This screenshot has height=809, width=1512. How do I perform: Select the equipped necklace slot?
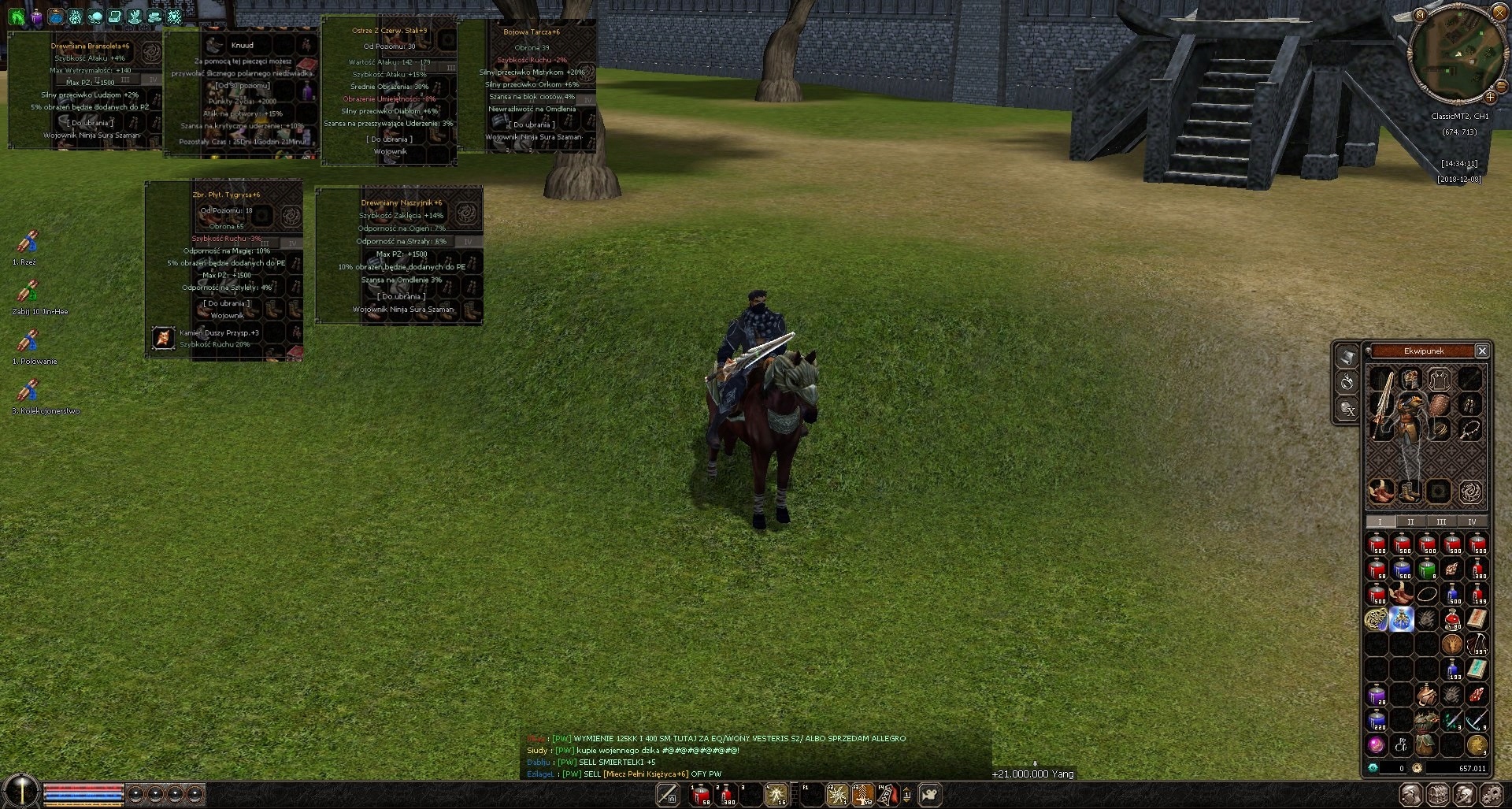1469,429
